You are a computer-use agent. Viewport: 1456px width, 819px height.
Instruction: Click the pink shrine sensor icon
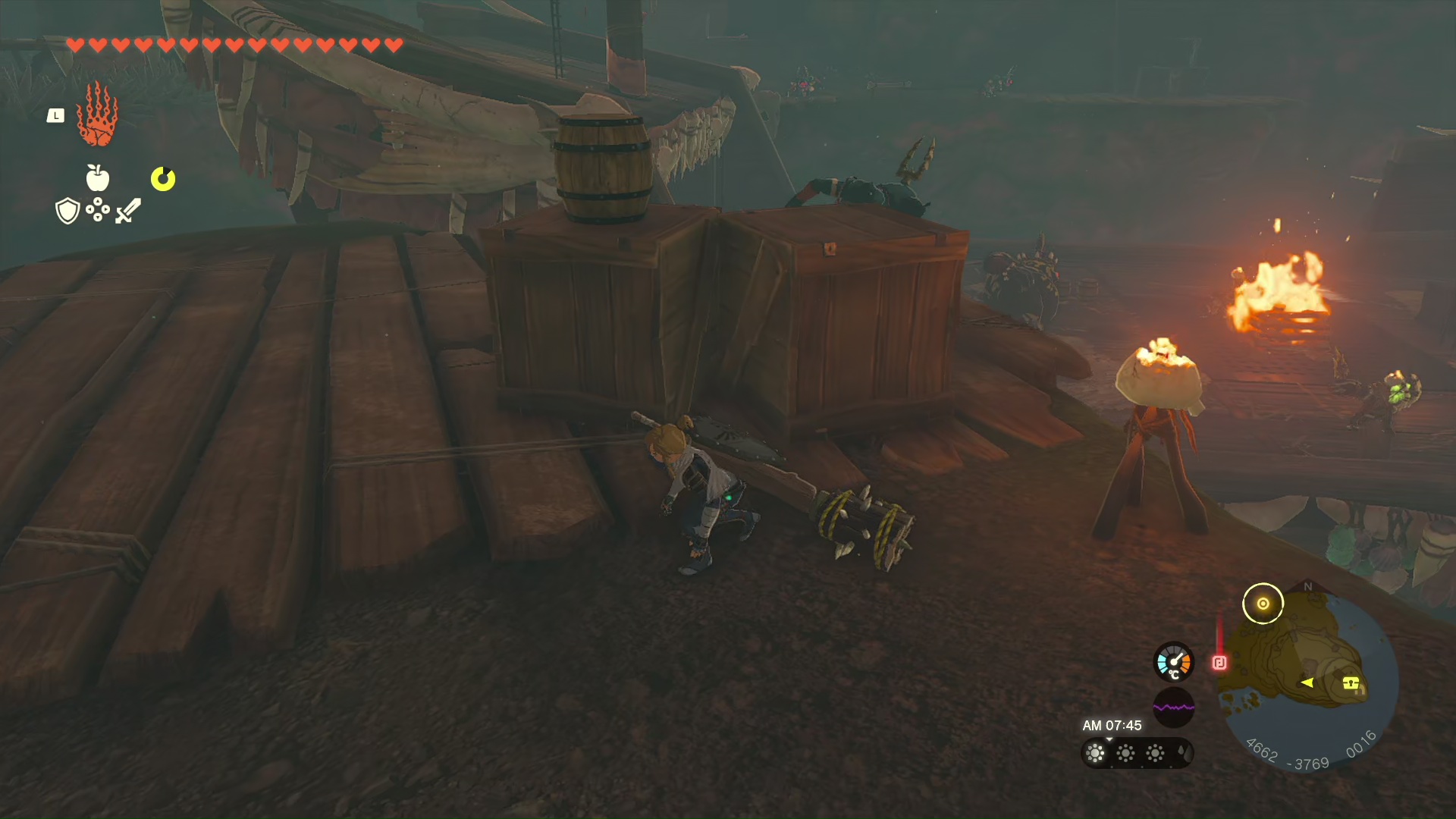[1219, 664]
